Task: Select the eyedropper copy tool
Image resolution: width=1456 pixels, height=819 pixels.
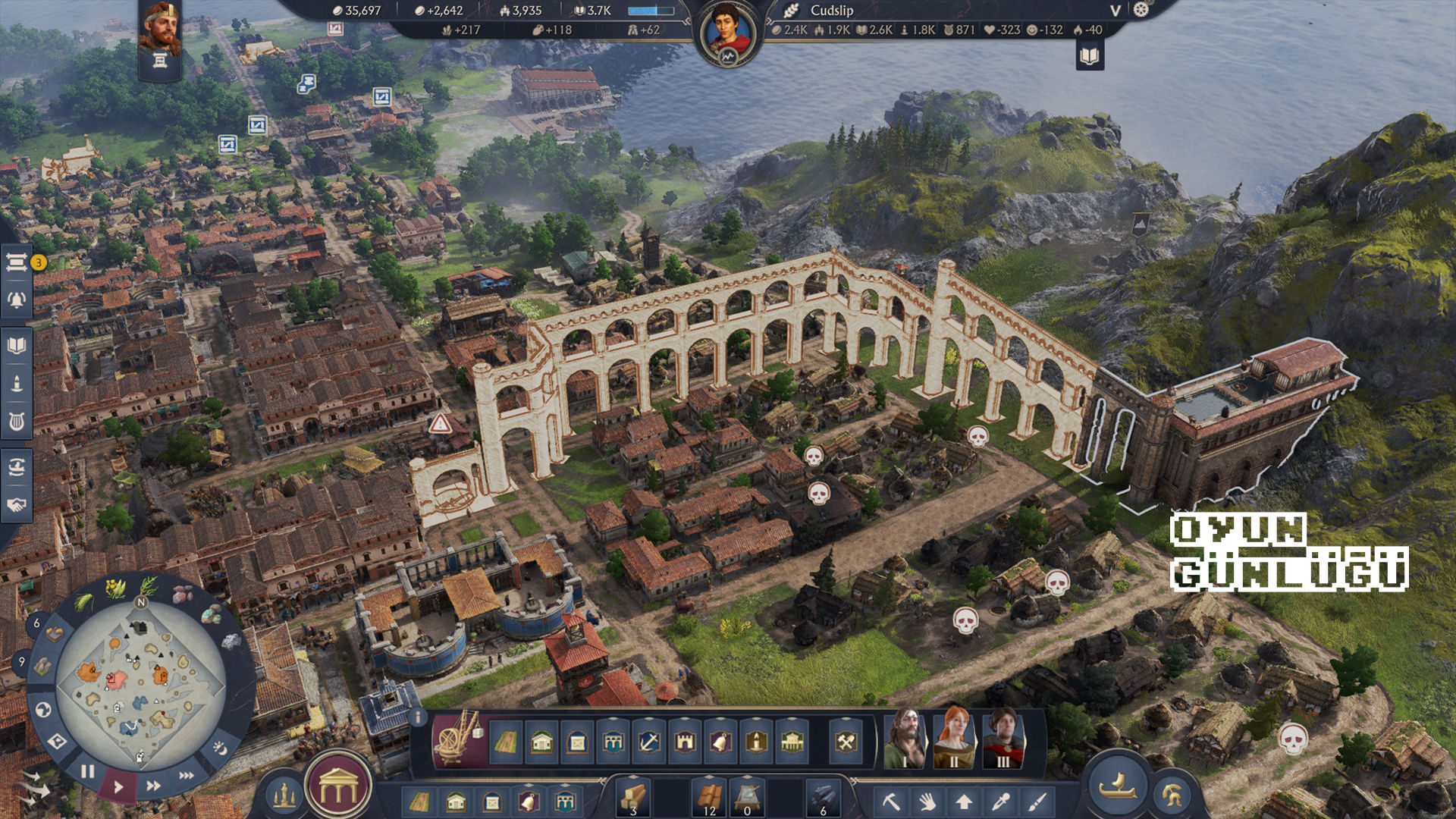Action: click(1001, 801)
